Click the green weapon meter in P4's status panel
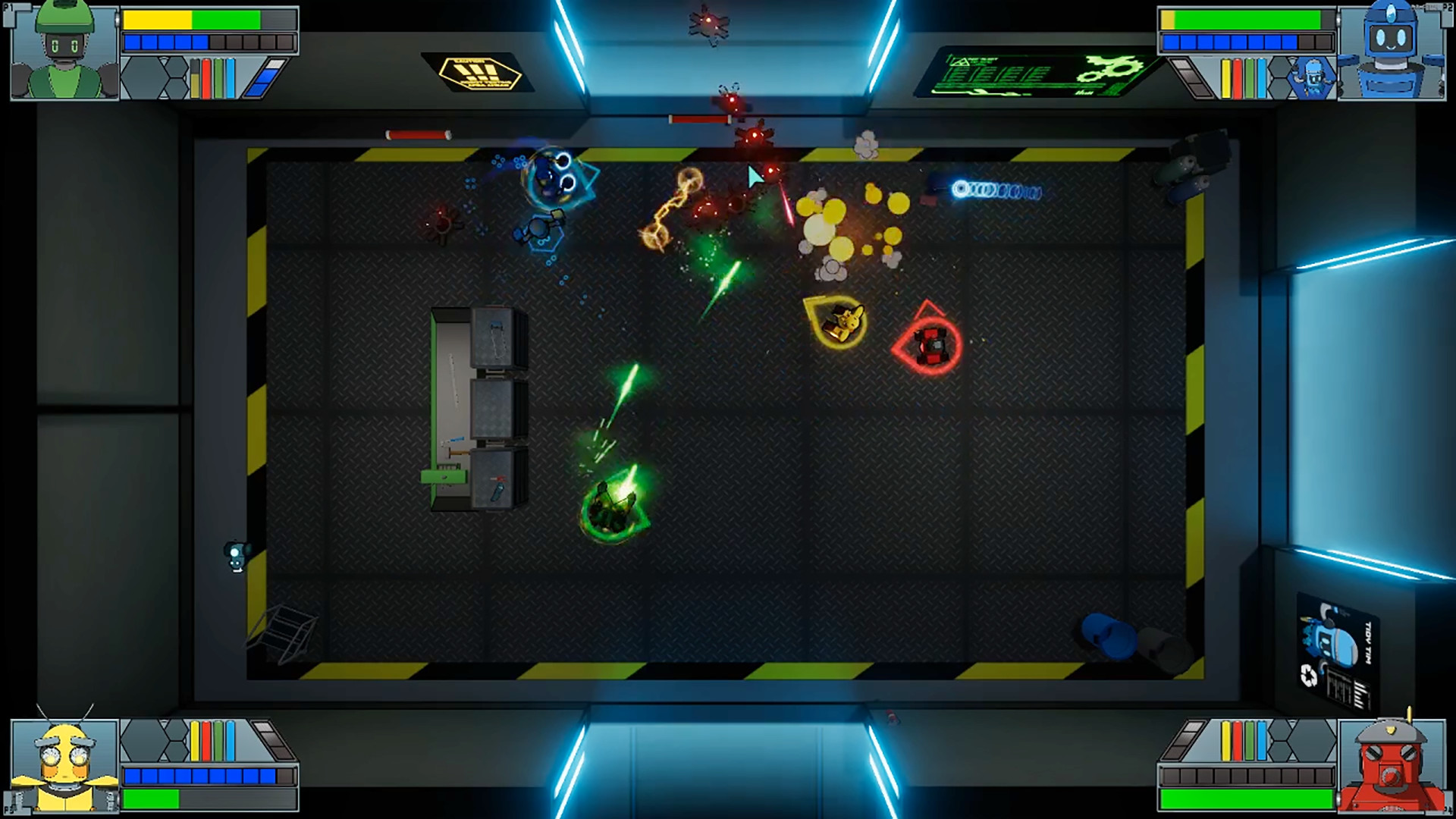The width and height of the screenshot is (1456, 819). (1249, 739)
